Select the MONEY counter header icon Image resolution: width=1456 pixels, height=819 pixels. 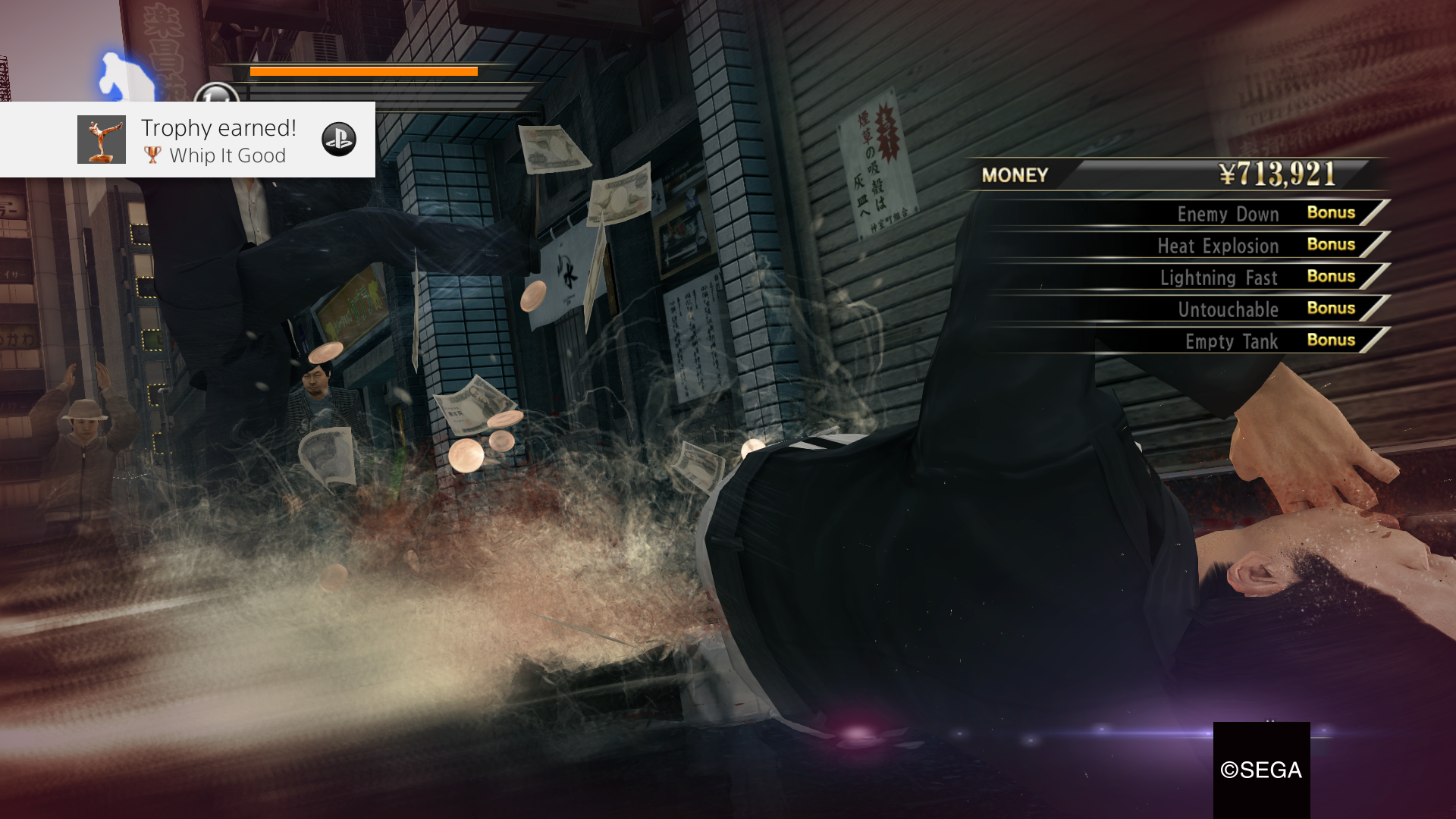pos(1014,176)
